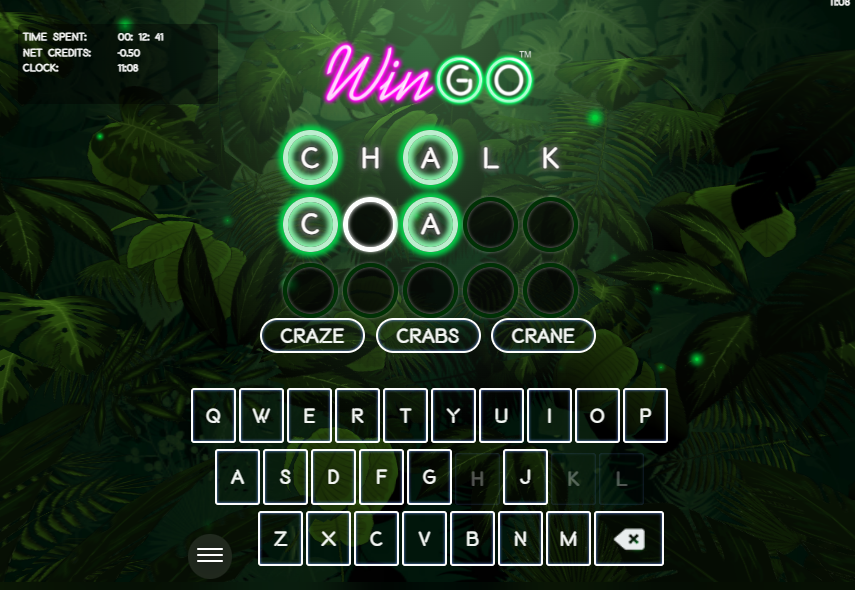
Task: Pick the CRANE word suggestion
Action: tap(543, 336)
